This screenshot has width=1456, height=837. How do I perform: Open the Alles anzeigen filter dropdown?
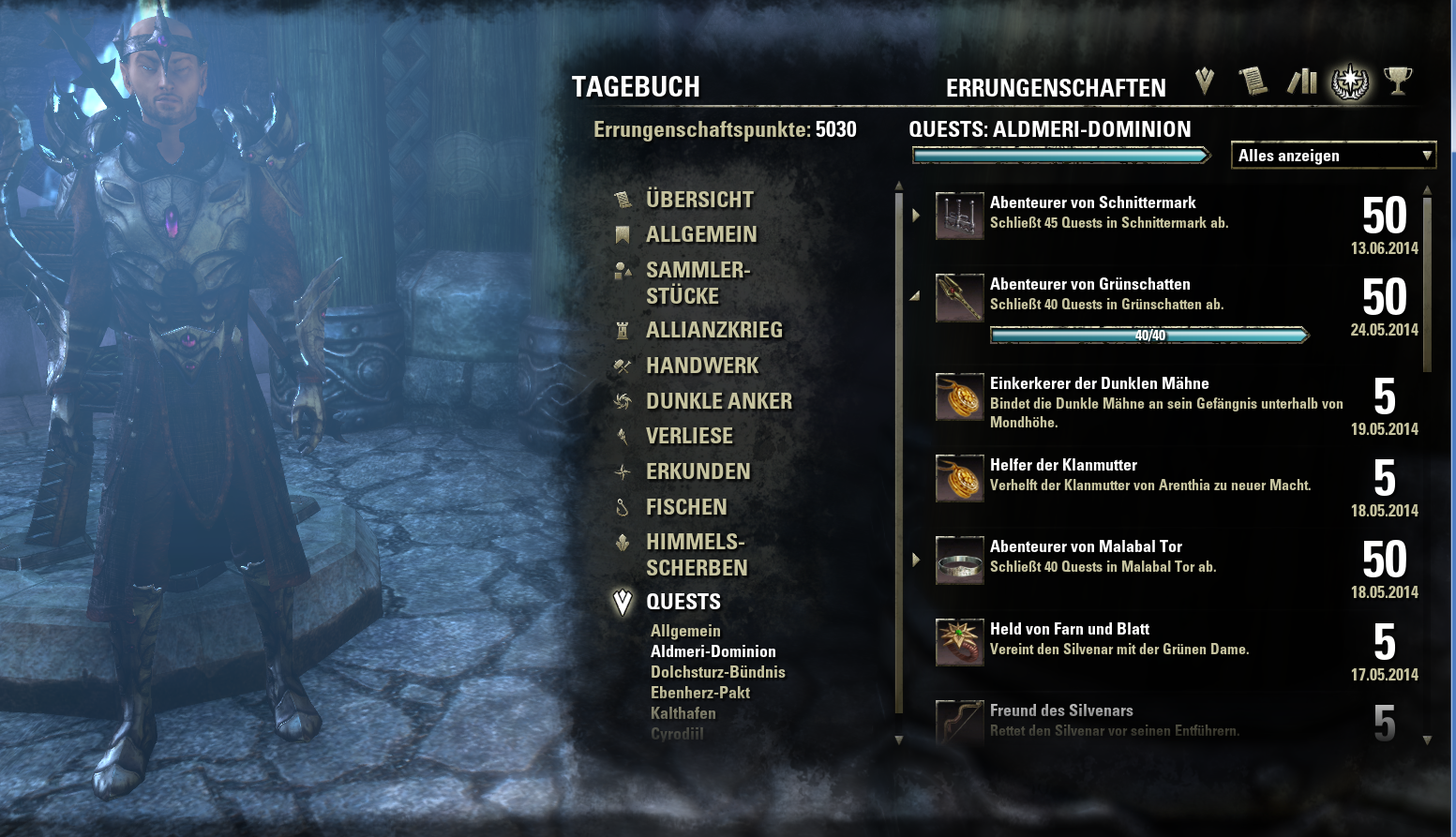(x=1332, y=156)
